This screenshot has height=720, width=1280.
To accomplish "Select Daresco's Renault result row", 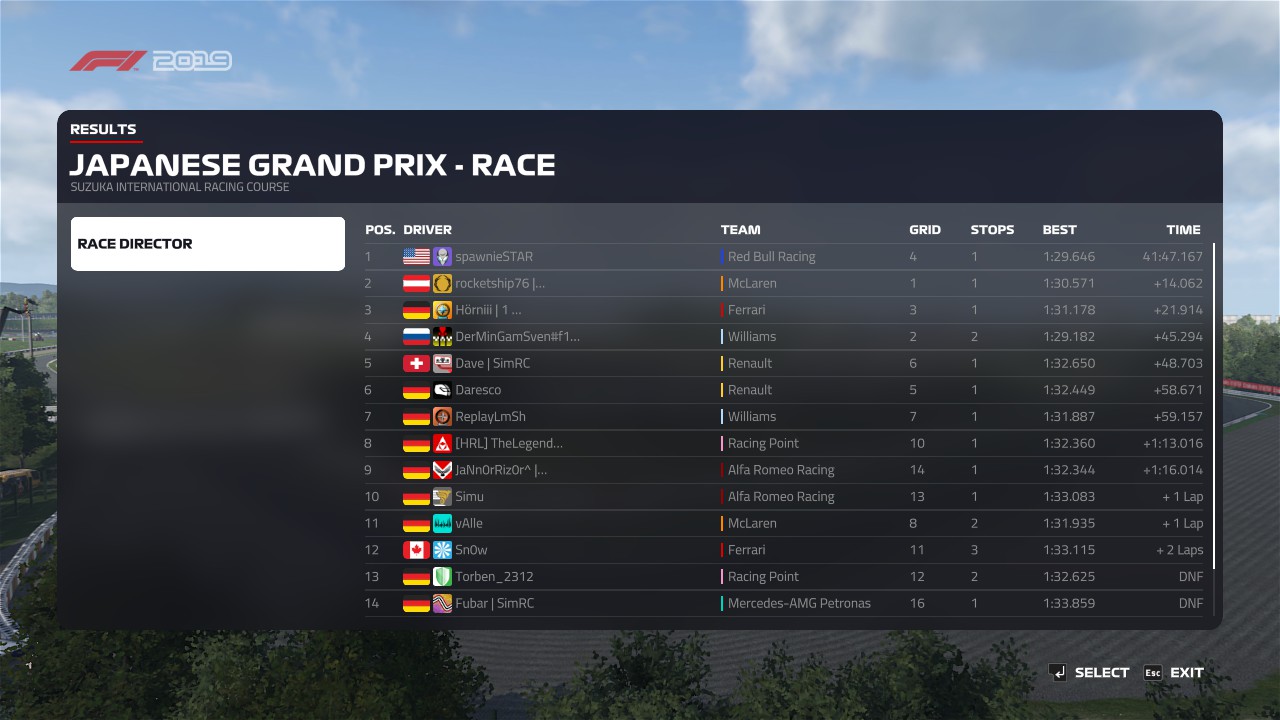I will [784, 390].
